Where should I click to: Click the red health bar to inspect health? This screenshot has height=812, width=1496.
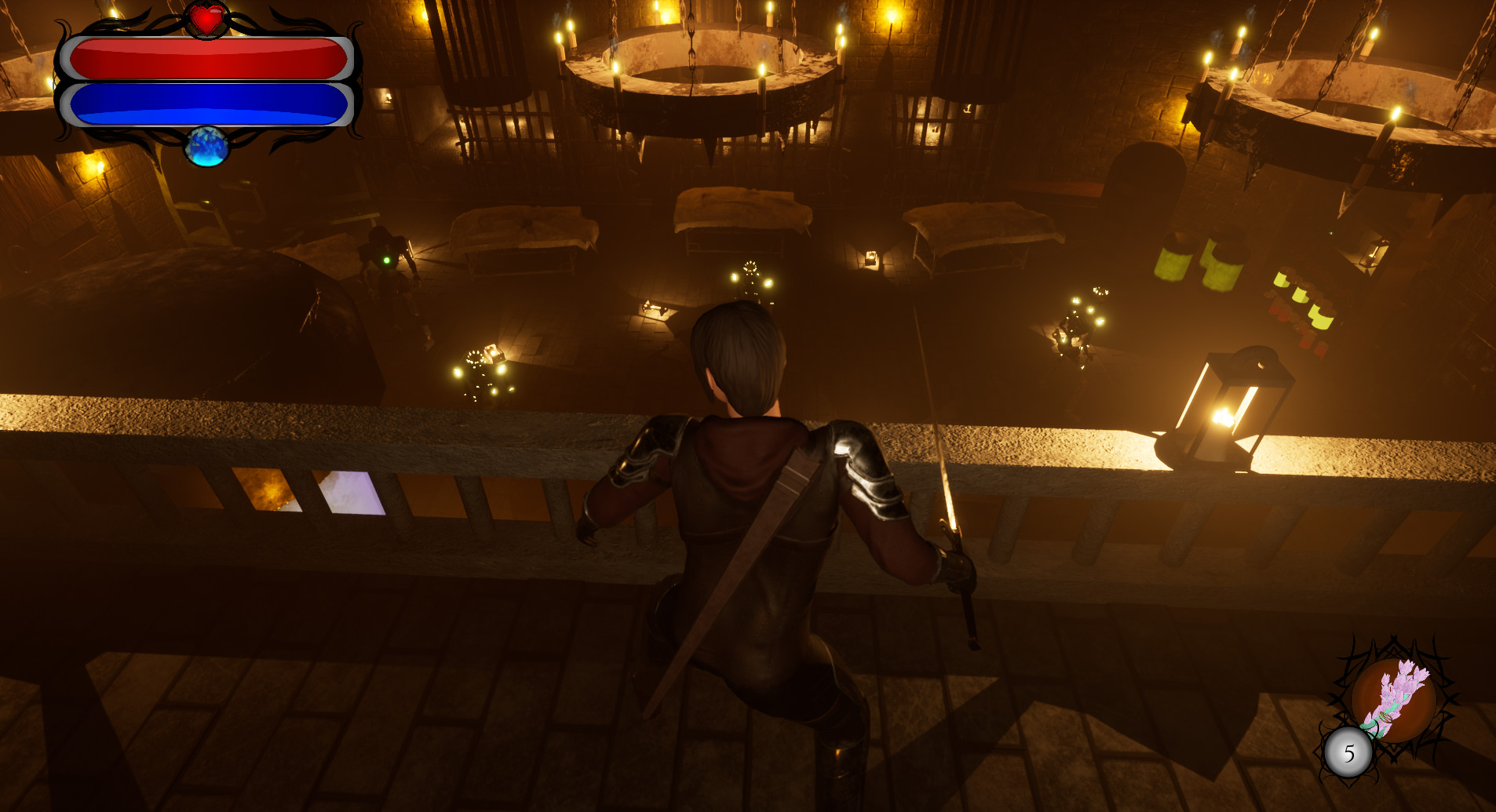208,59
